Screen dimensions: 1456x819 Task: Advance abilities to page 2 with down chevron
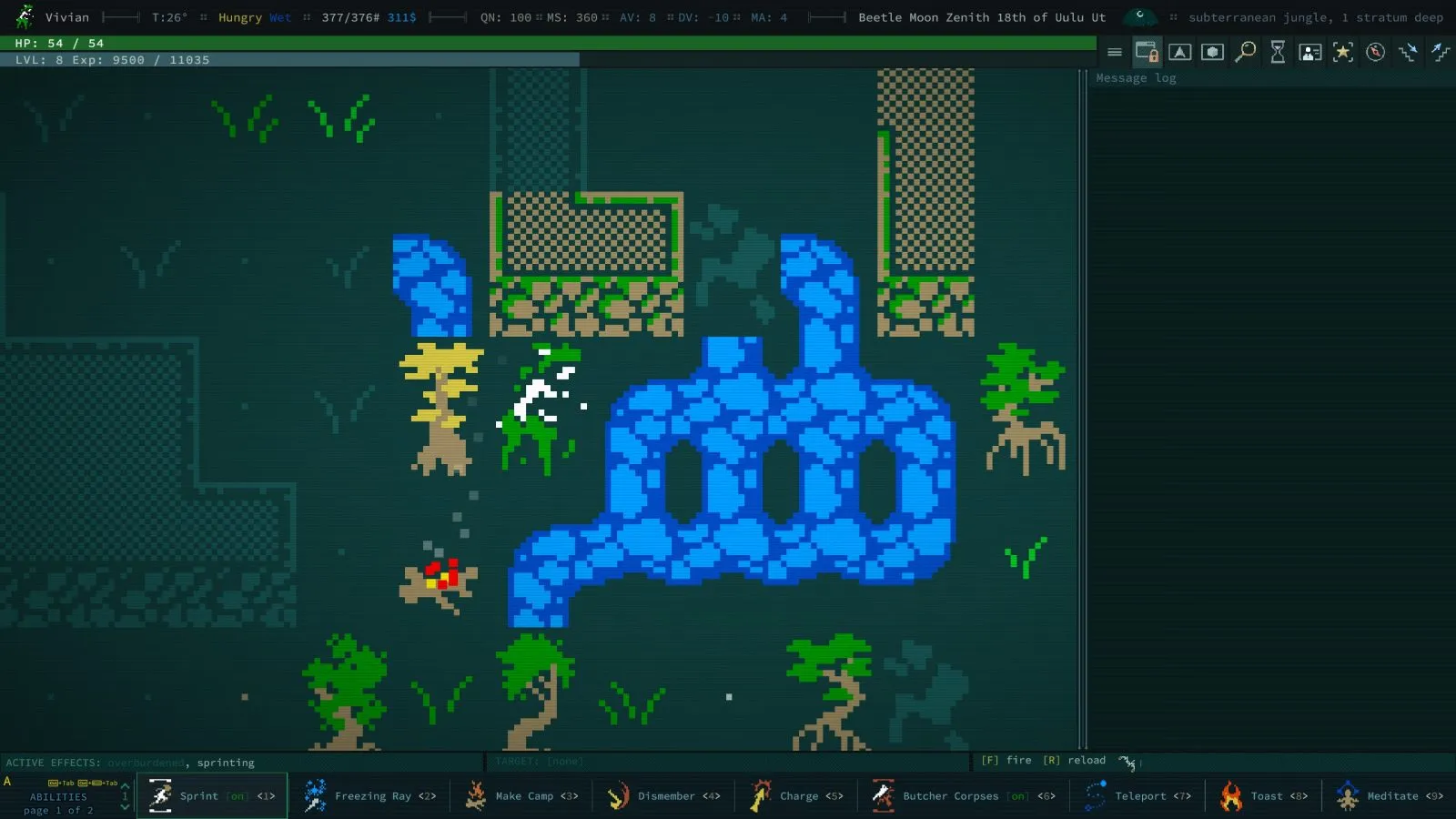(x=125, y=807)
